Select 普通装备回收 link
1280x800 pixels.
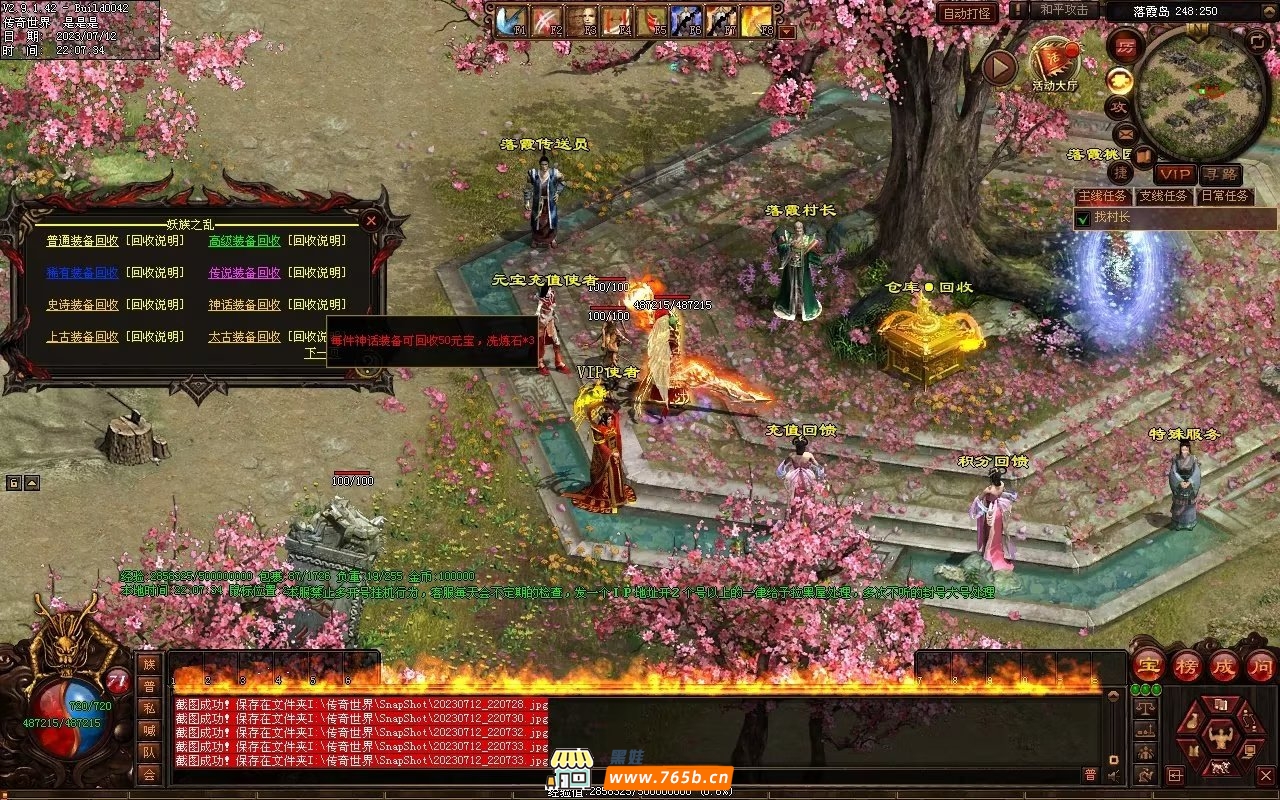(x=82, y=241)
